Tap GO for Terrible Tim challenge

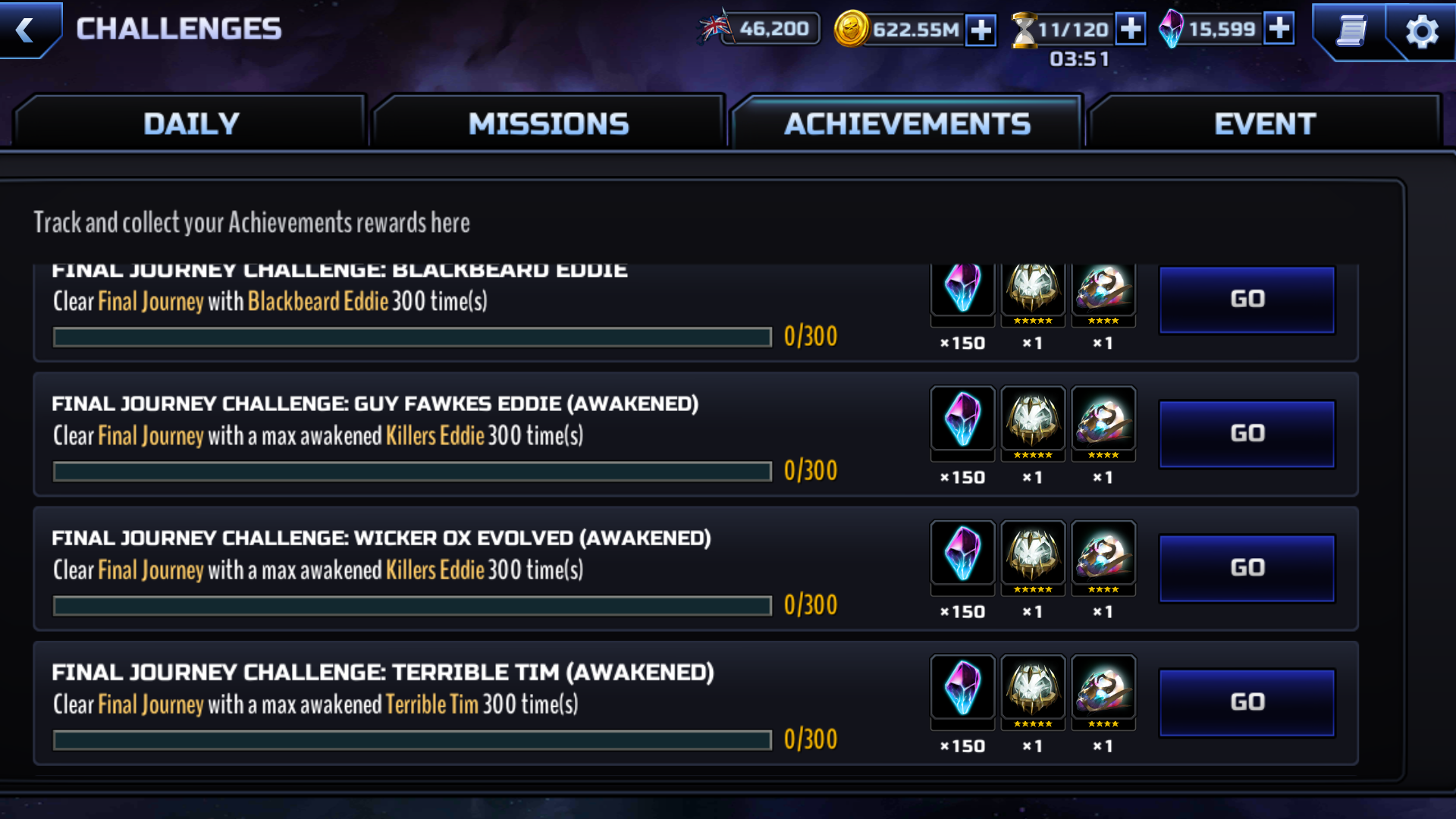(x=1247, y=701)
